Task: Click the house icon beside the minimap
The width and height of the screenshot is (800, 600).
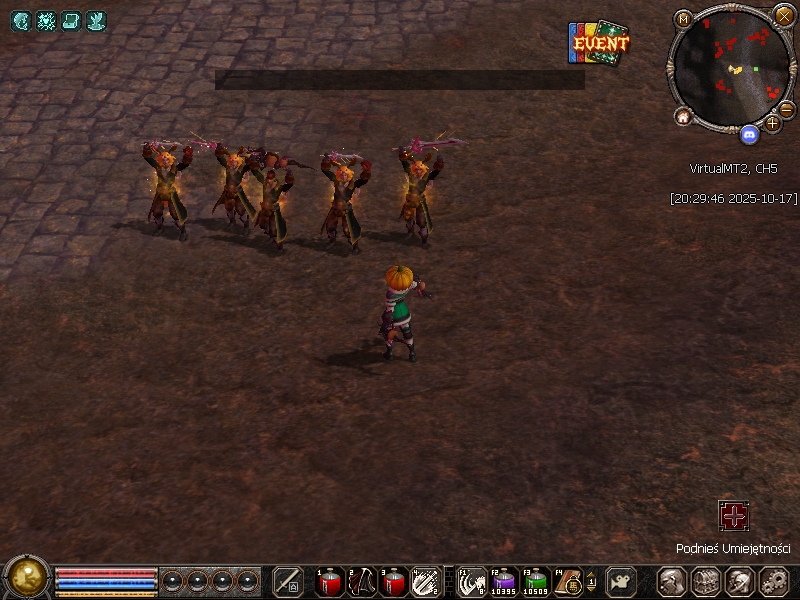Action: [x=684, y=117]
